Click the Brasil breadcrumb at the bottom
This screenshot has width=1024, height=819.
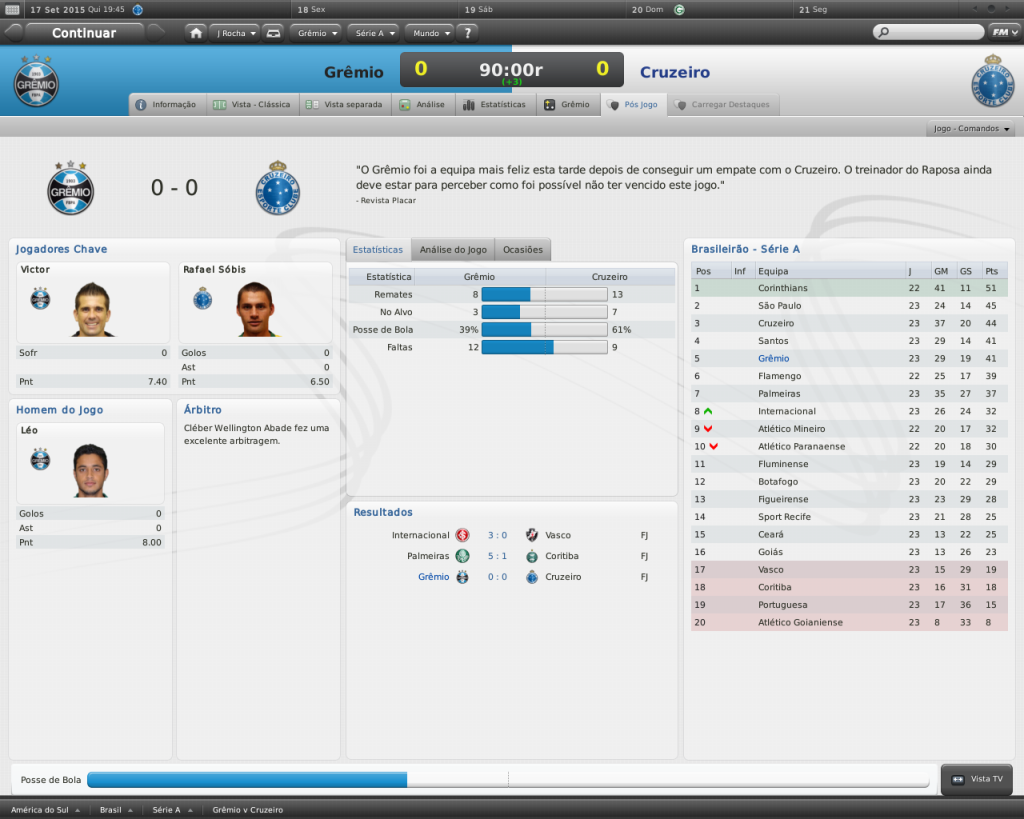(110, 810)
